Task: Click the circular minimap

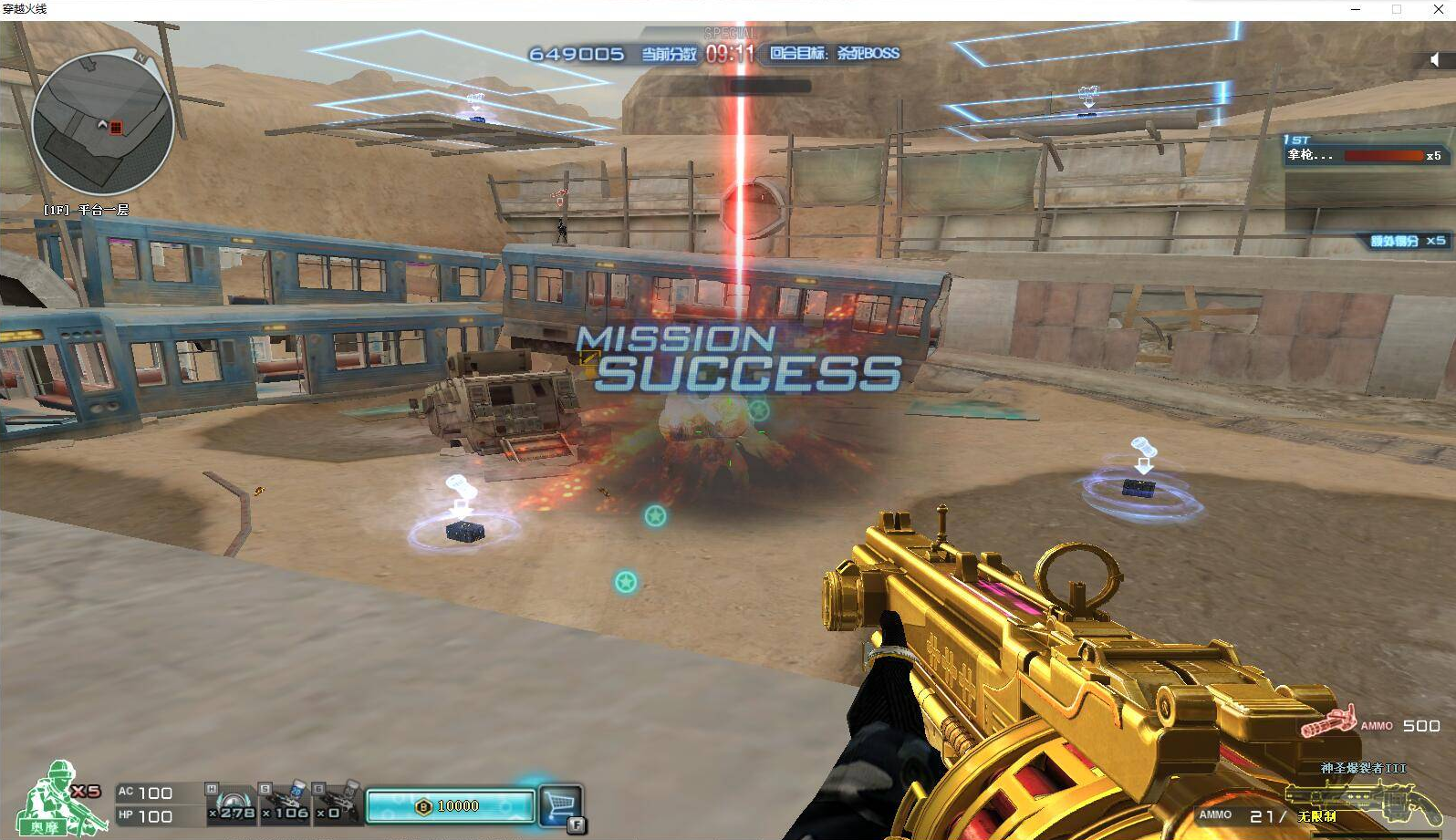Action: pyautogui.click(x=102, y=124)
